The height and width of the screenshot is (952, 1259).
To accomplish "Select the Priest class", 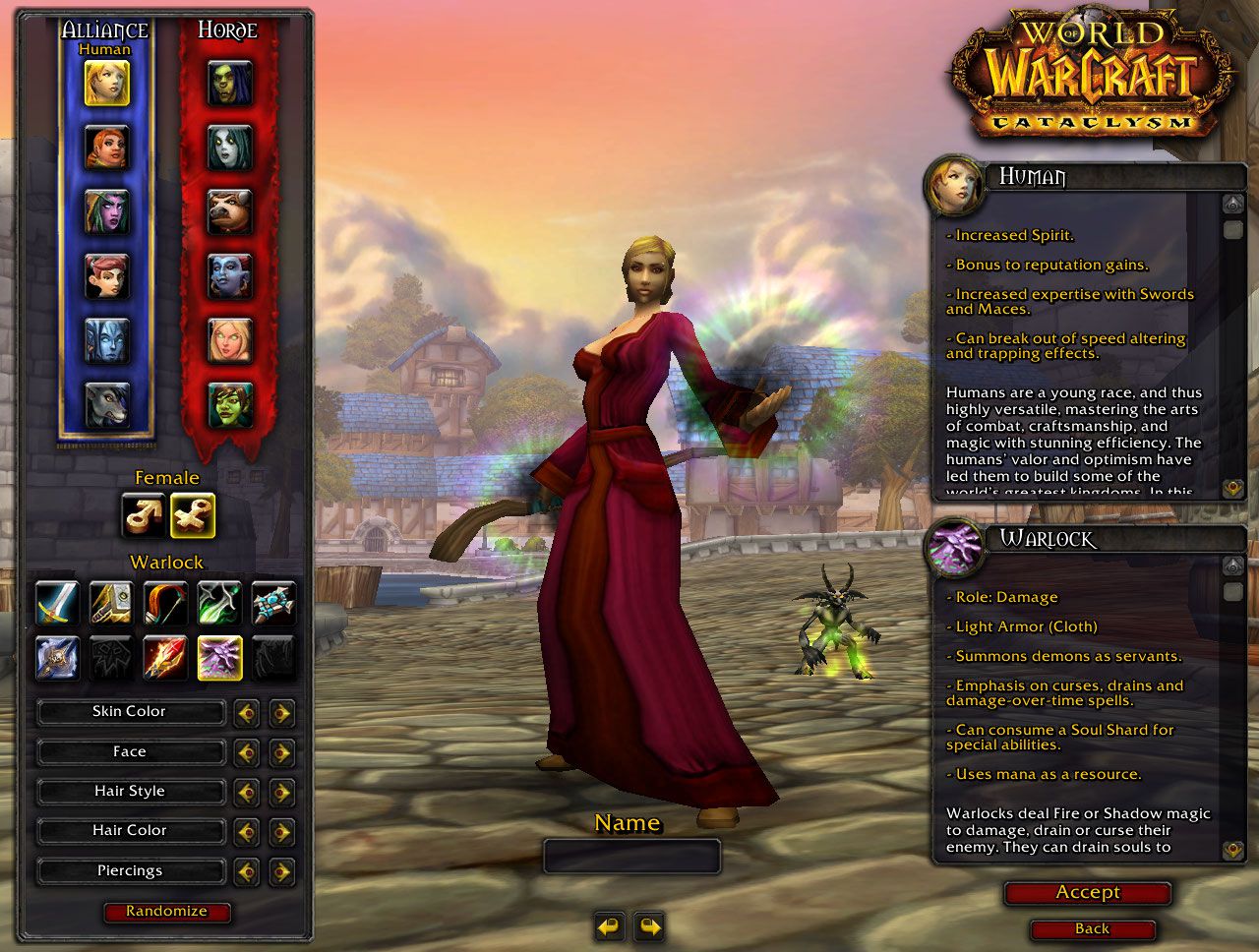I will (273, 602).
